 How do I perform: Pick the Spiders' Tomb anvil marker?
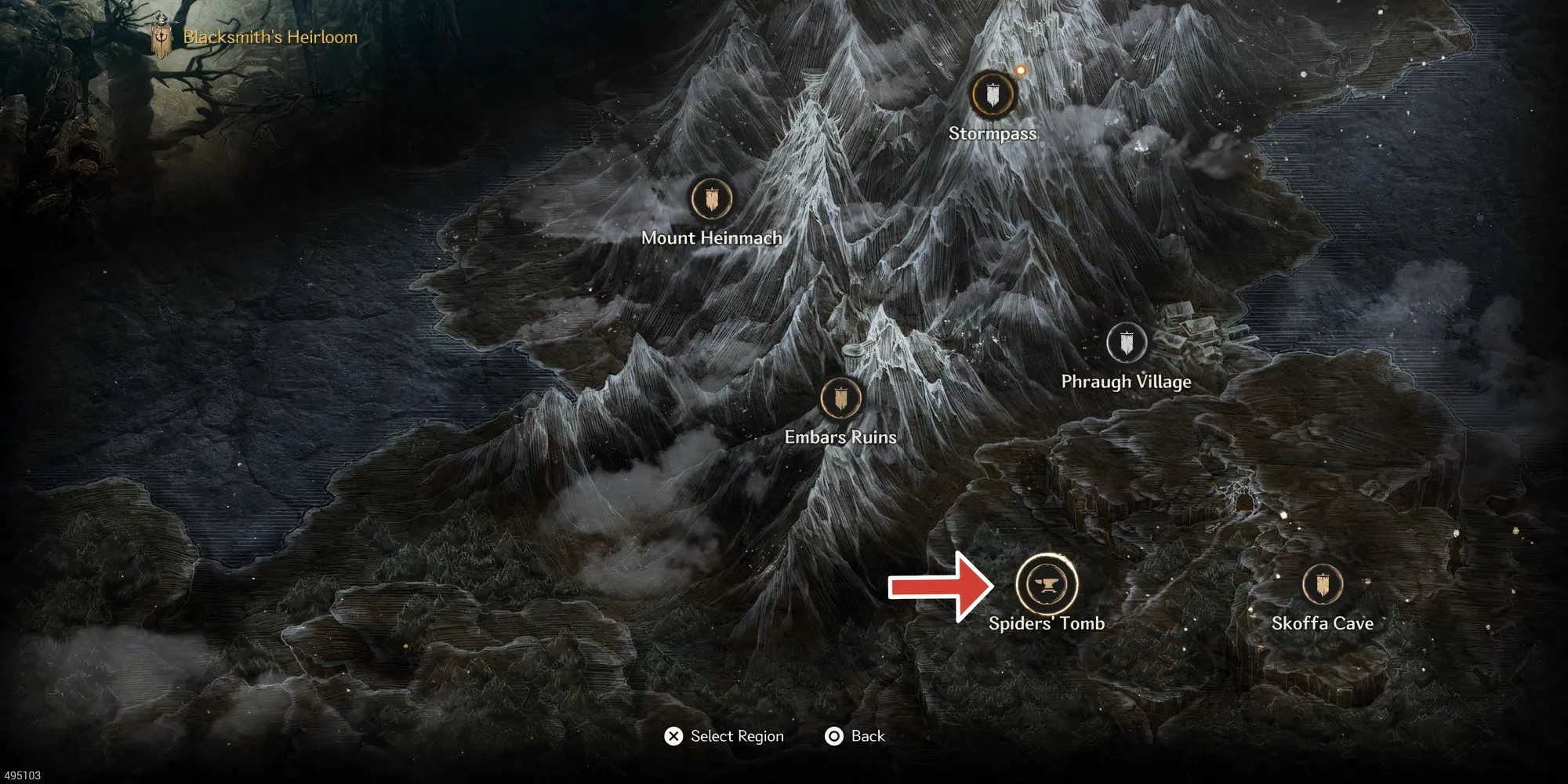coord(1046,585)
